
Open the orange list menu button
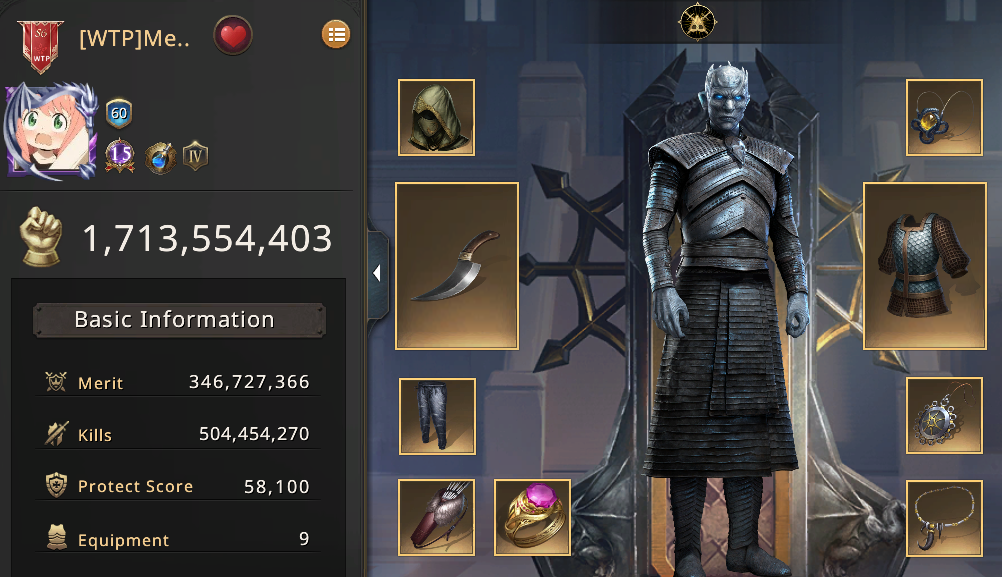pyautogui.click(x=336, y=35)
